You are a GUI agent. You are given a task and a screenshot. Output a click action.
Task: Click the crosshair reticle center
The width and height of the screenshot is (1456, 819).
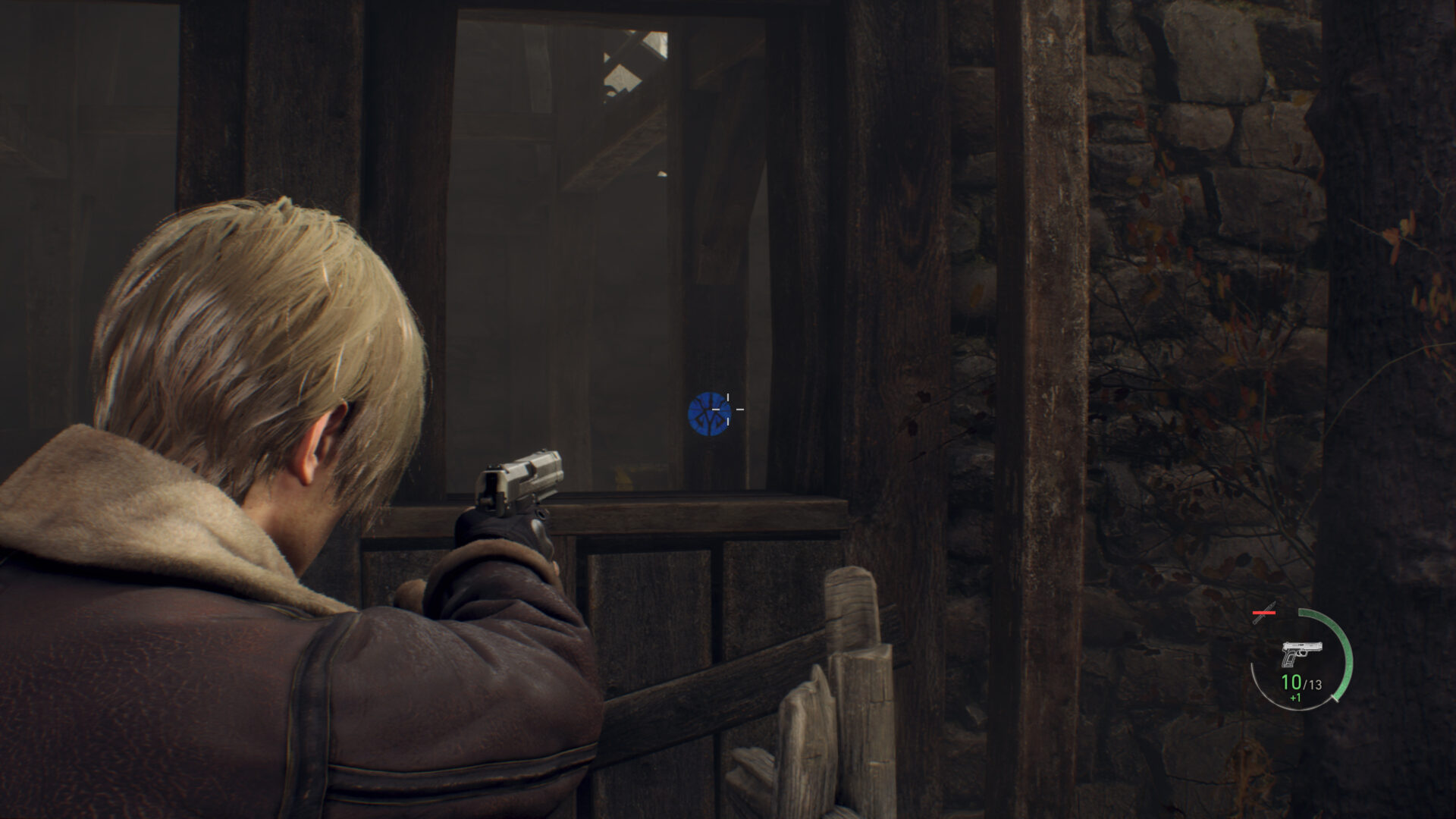pyautogui.click(x=728, y=409)
